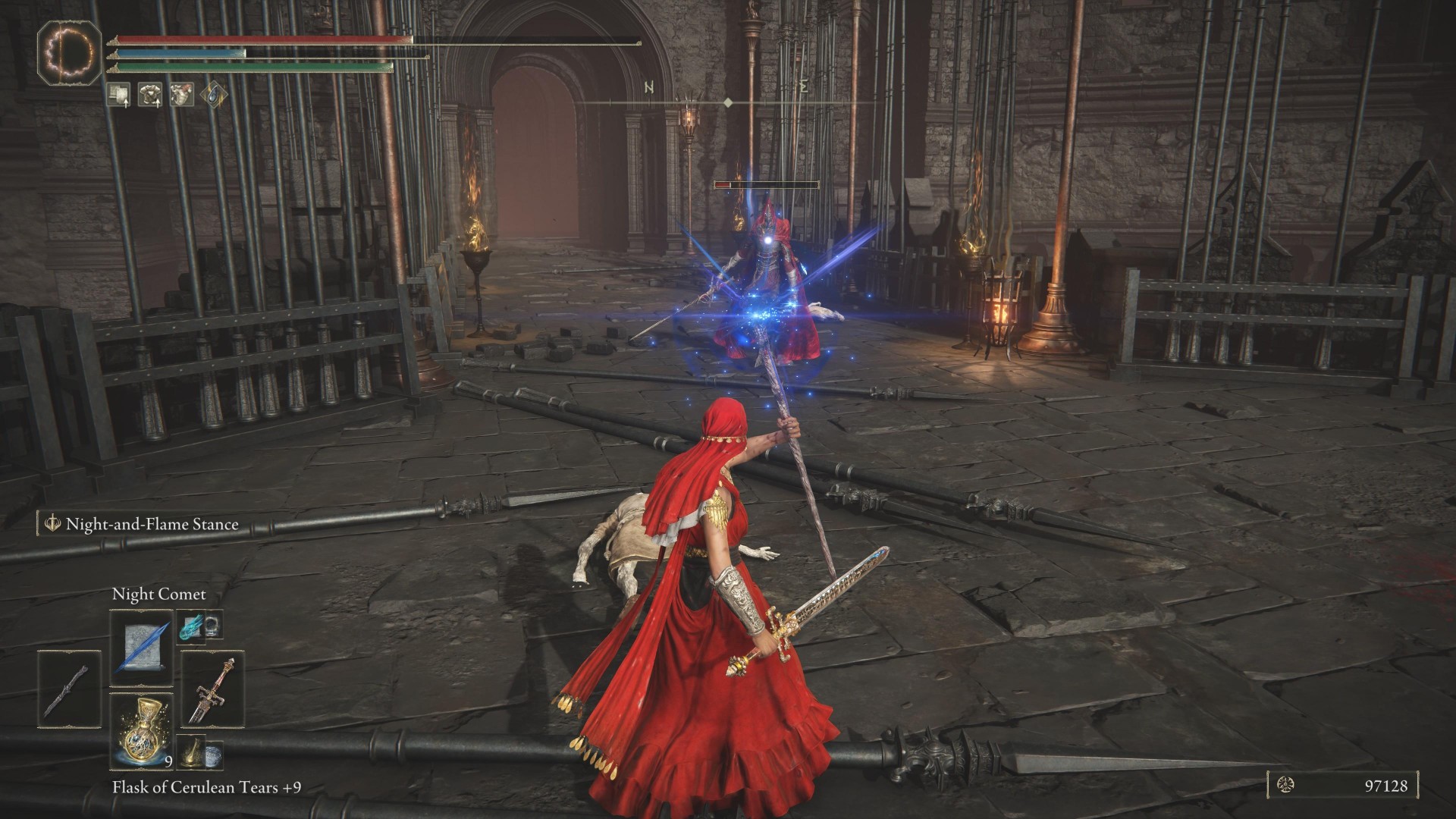The width and height of the screenshot is (1456, 819).
Task: Select the Night-and-Flame Stance skill label
Action: tap(151, 524)
